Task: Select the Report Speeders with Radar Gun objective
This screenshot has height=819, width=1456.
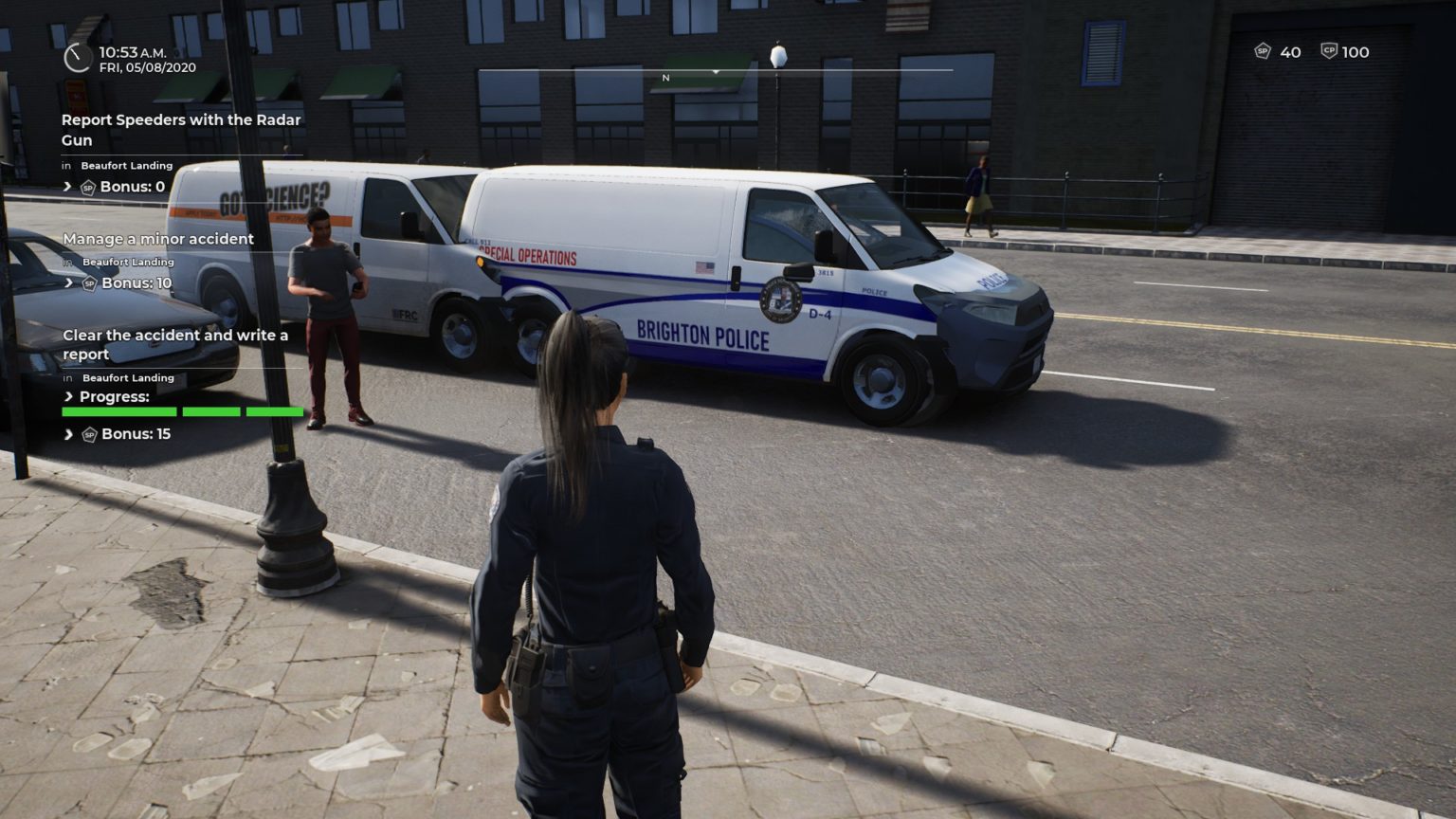Action: pos(180,130)
